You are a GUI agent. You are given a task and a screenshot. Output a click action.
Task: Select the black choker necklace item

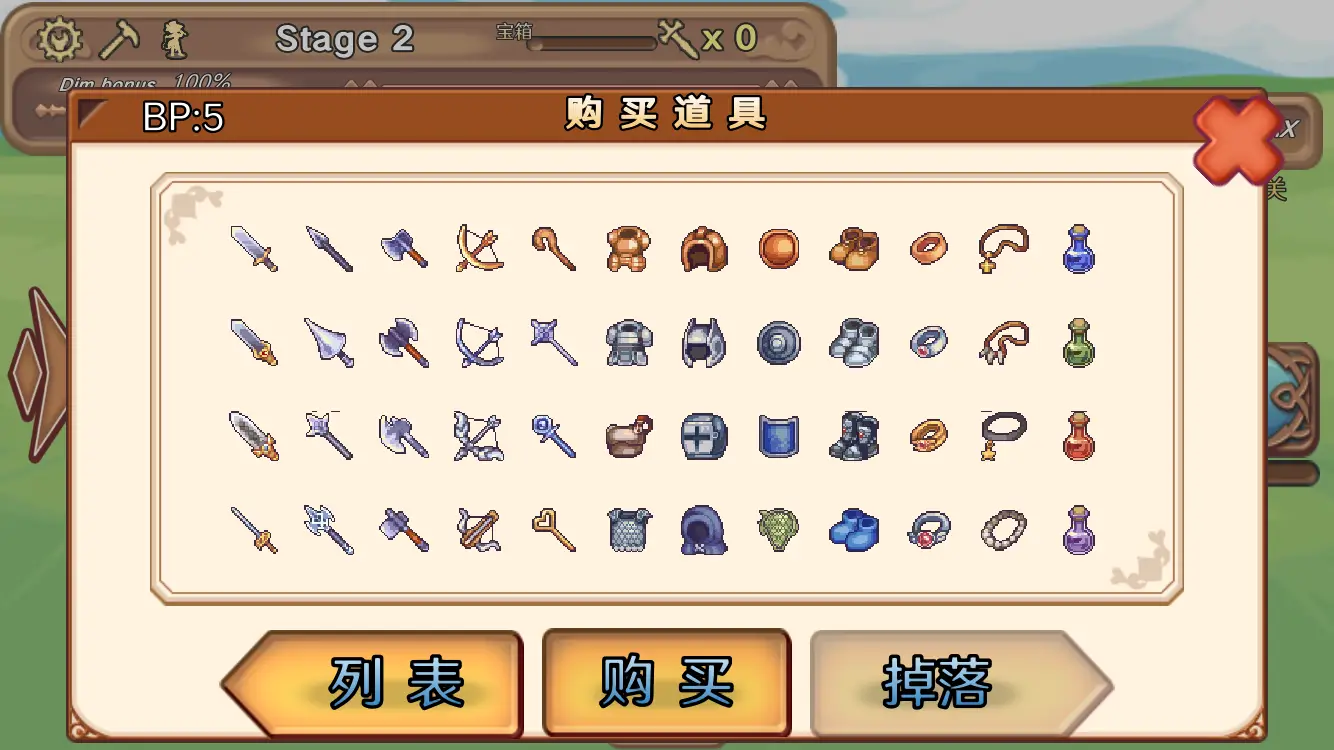point(1003,437)
